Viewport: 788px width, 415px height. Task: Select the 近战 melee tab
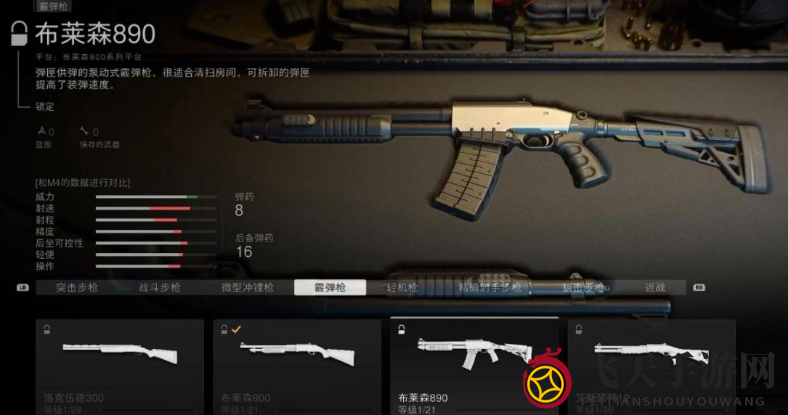coord(655,287)
